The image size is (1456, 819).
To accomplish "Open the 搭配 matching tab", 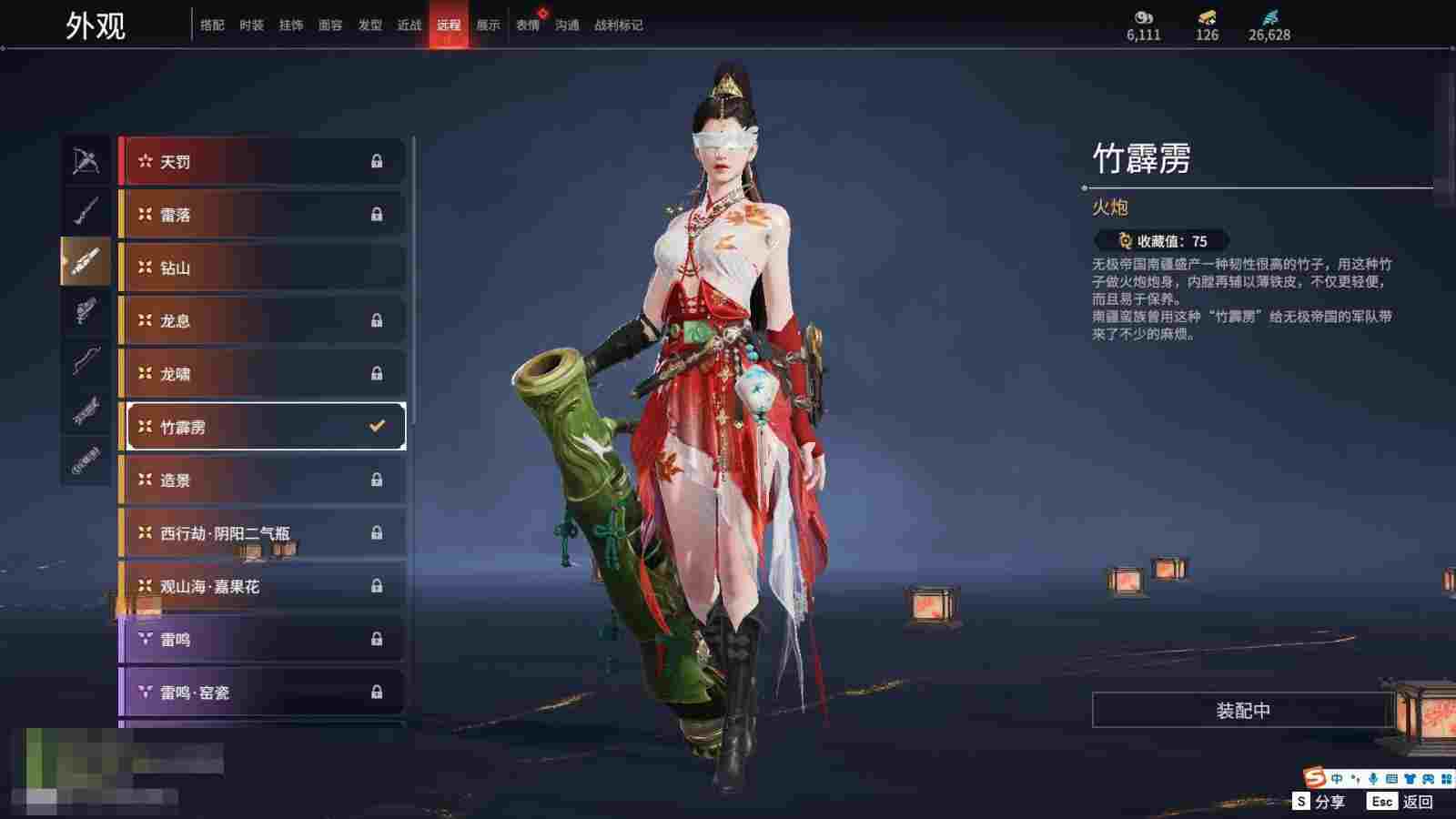I will tap(212, 25).
